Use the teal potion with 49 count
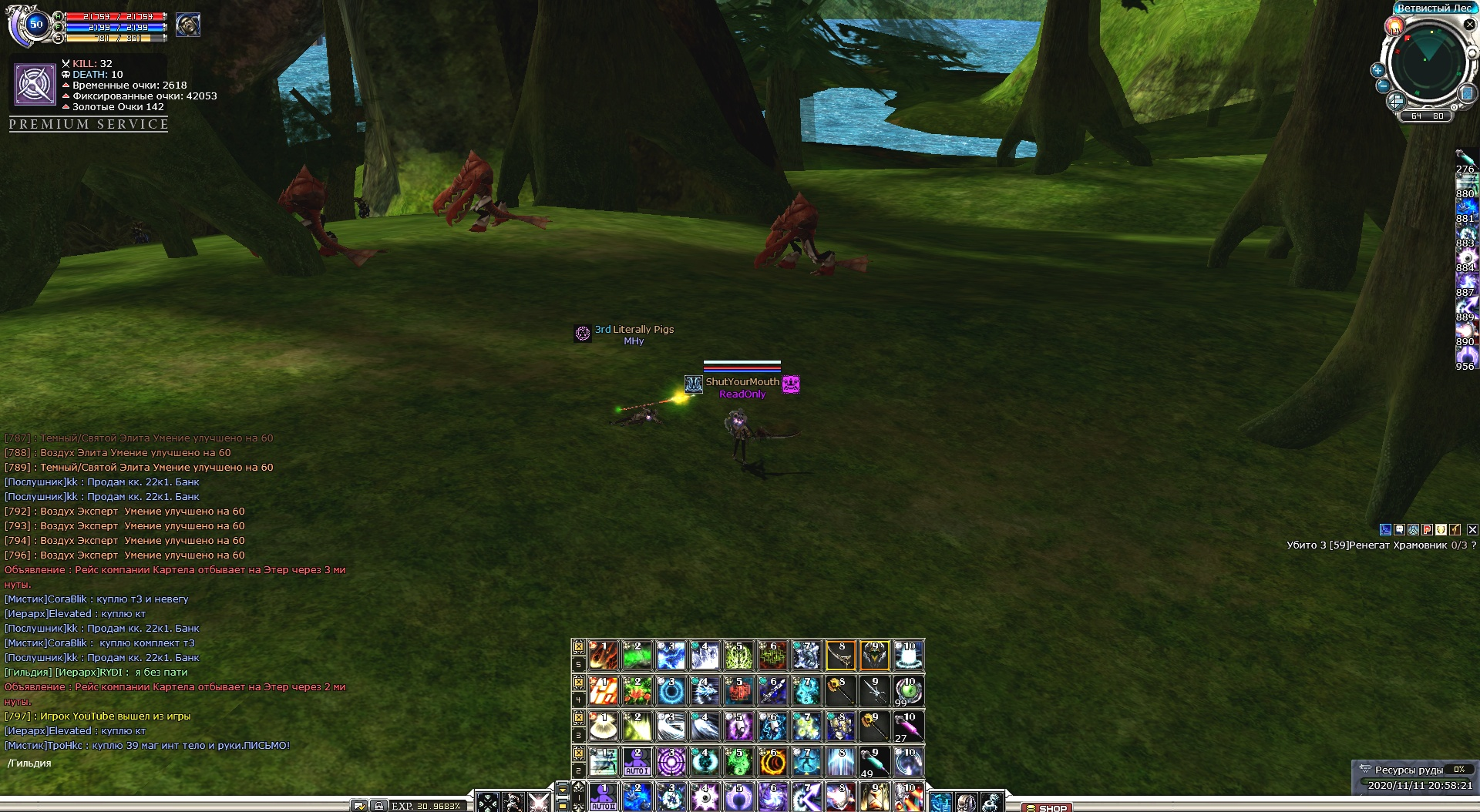Screen dimensions: 1480x812 pyautogui.click(x=874, y=762)
